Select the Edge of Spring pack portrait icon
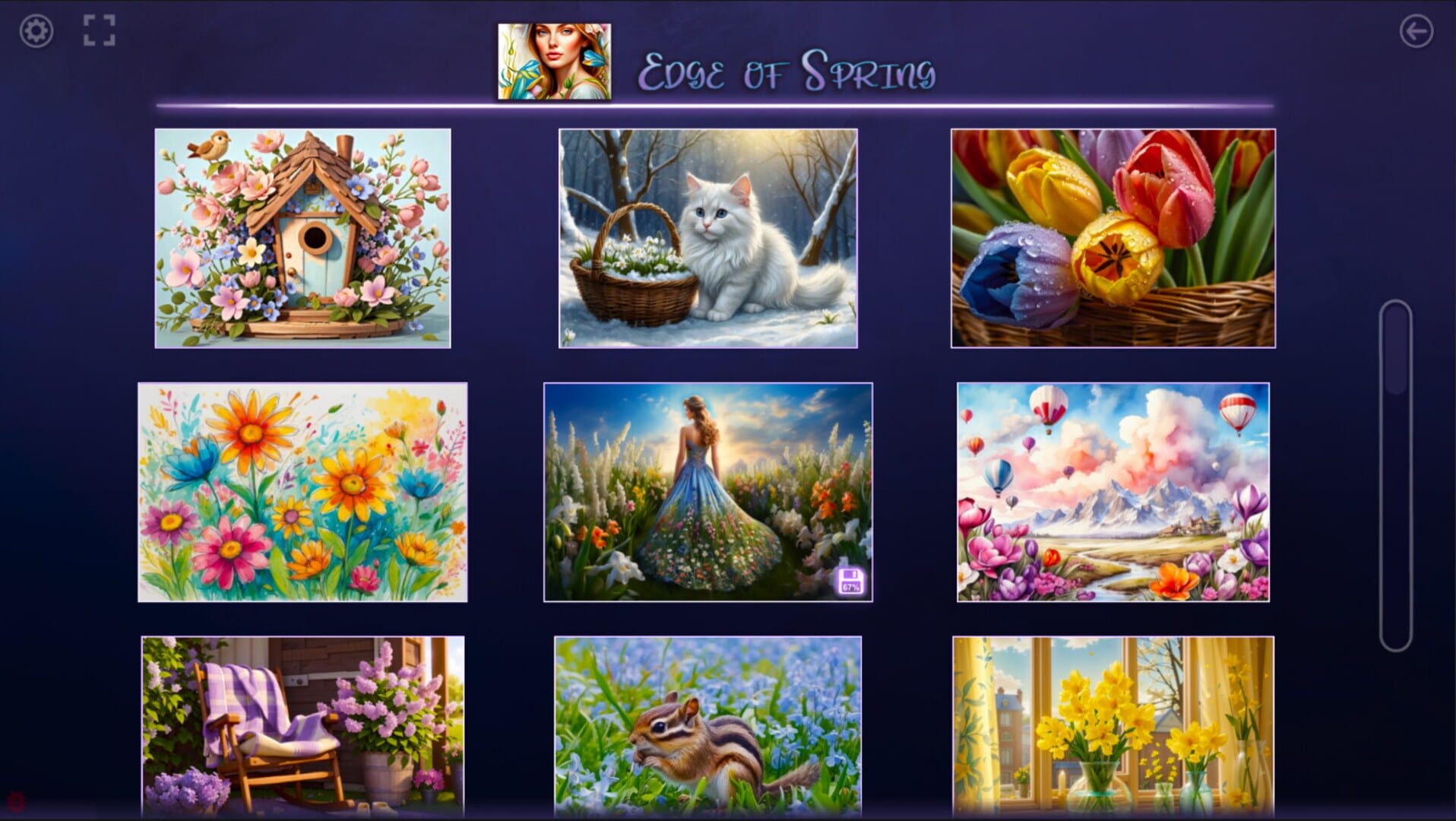This screenshot has height=821, width=1456. pyautogui.click(x=555, y=59)
